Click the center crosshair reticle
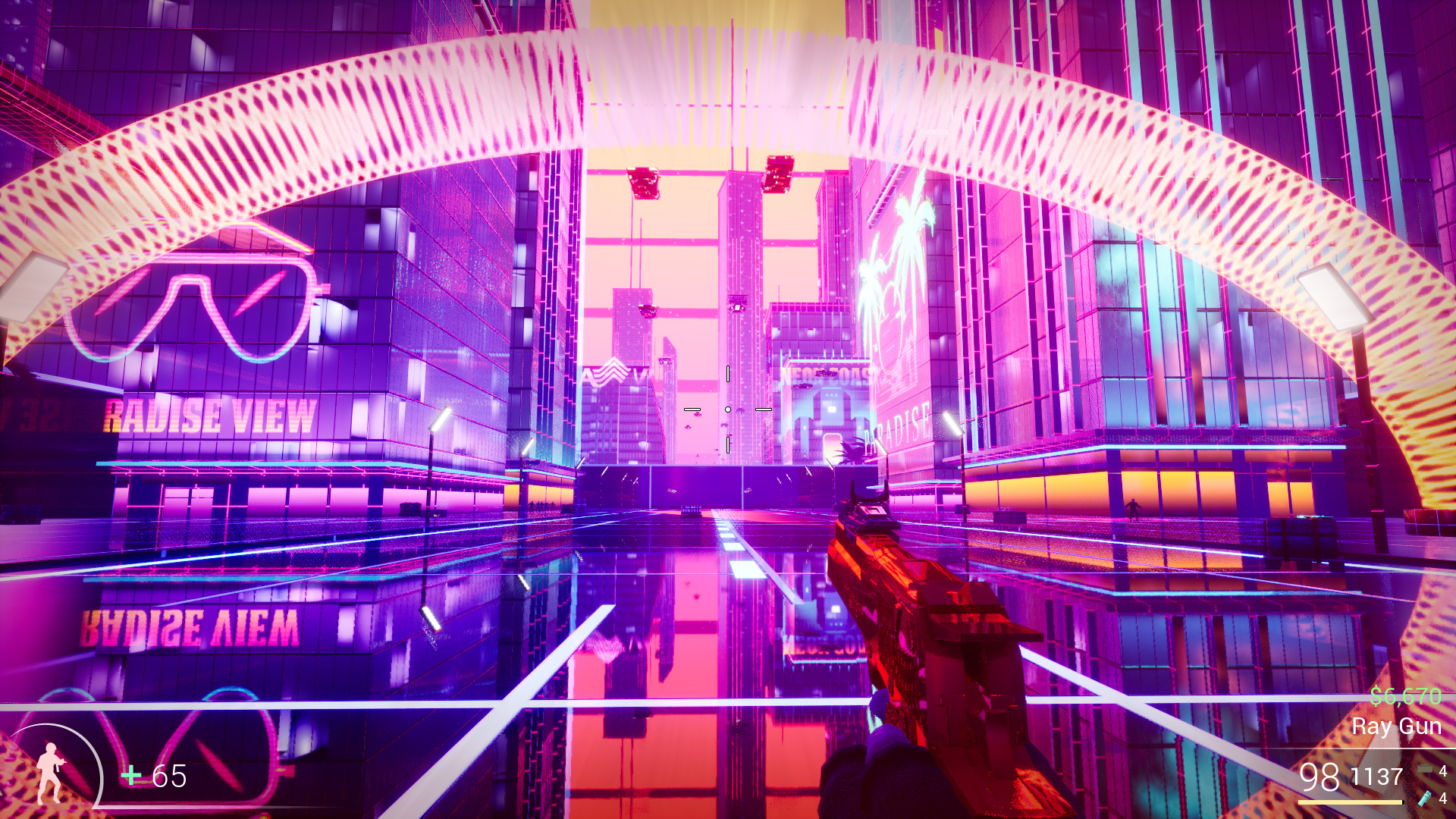This screenshot has width=1456, height=819. (729, 409)
